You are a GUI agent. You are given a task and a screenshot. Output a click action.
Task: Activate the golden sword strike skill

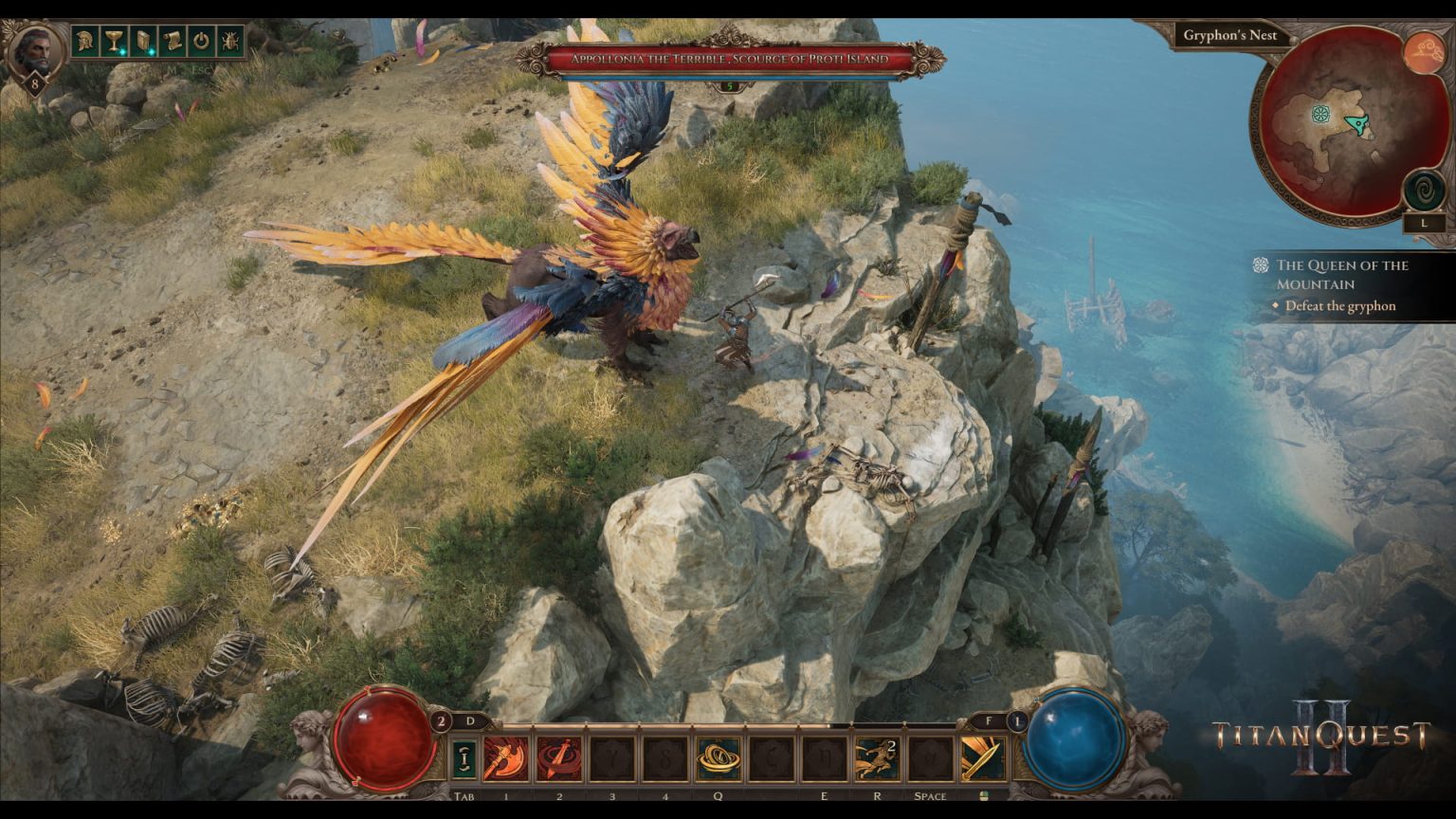[x=983, y=758]
